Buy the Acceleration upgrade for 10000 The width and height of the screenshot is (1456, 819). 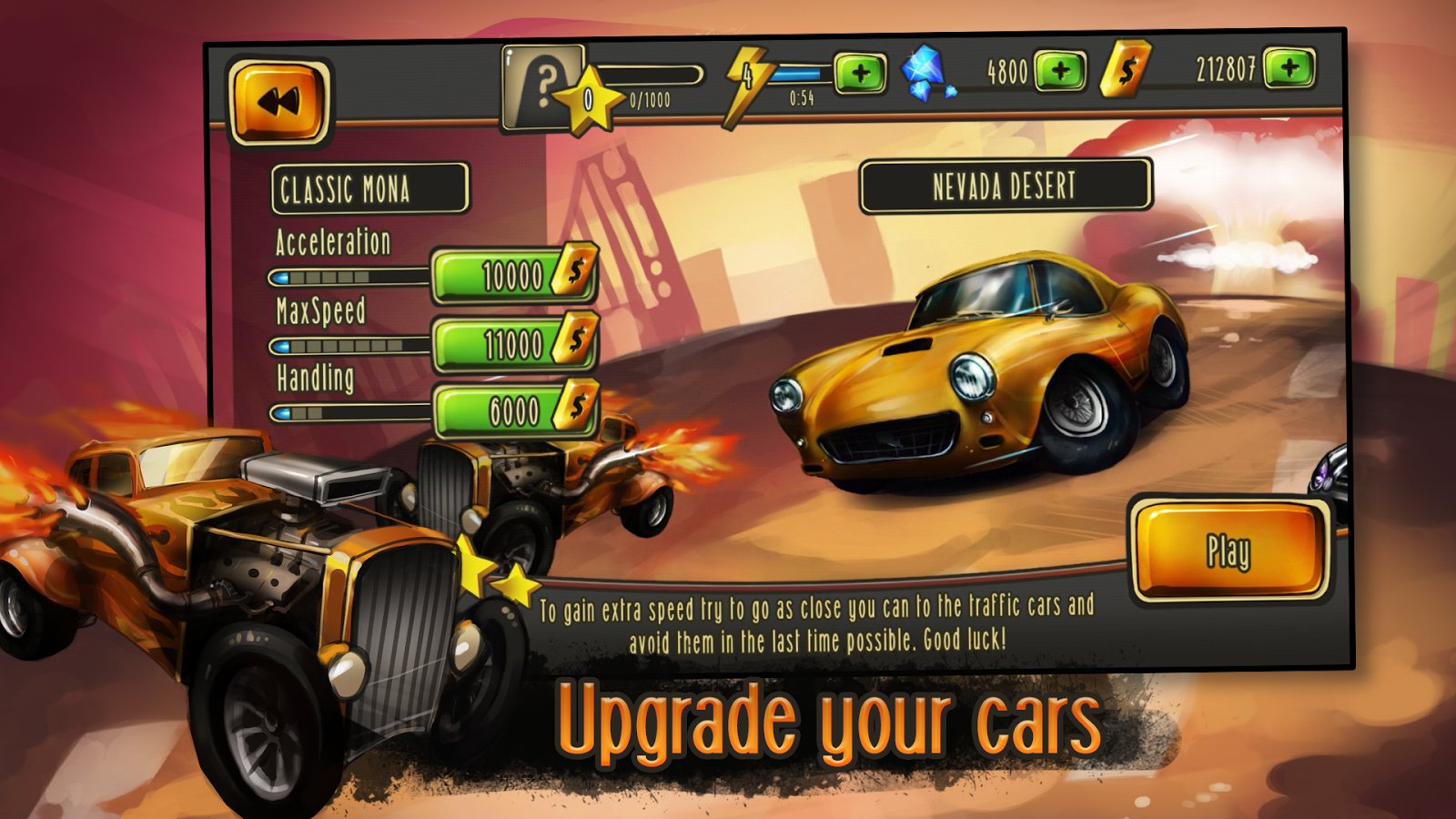tap(514, 275)
